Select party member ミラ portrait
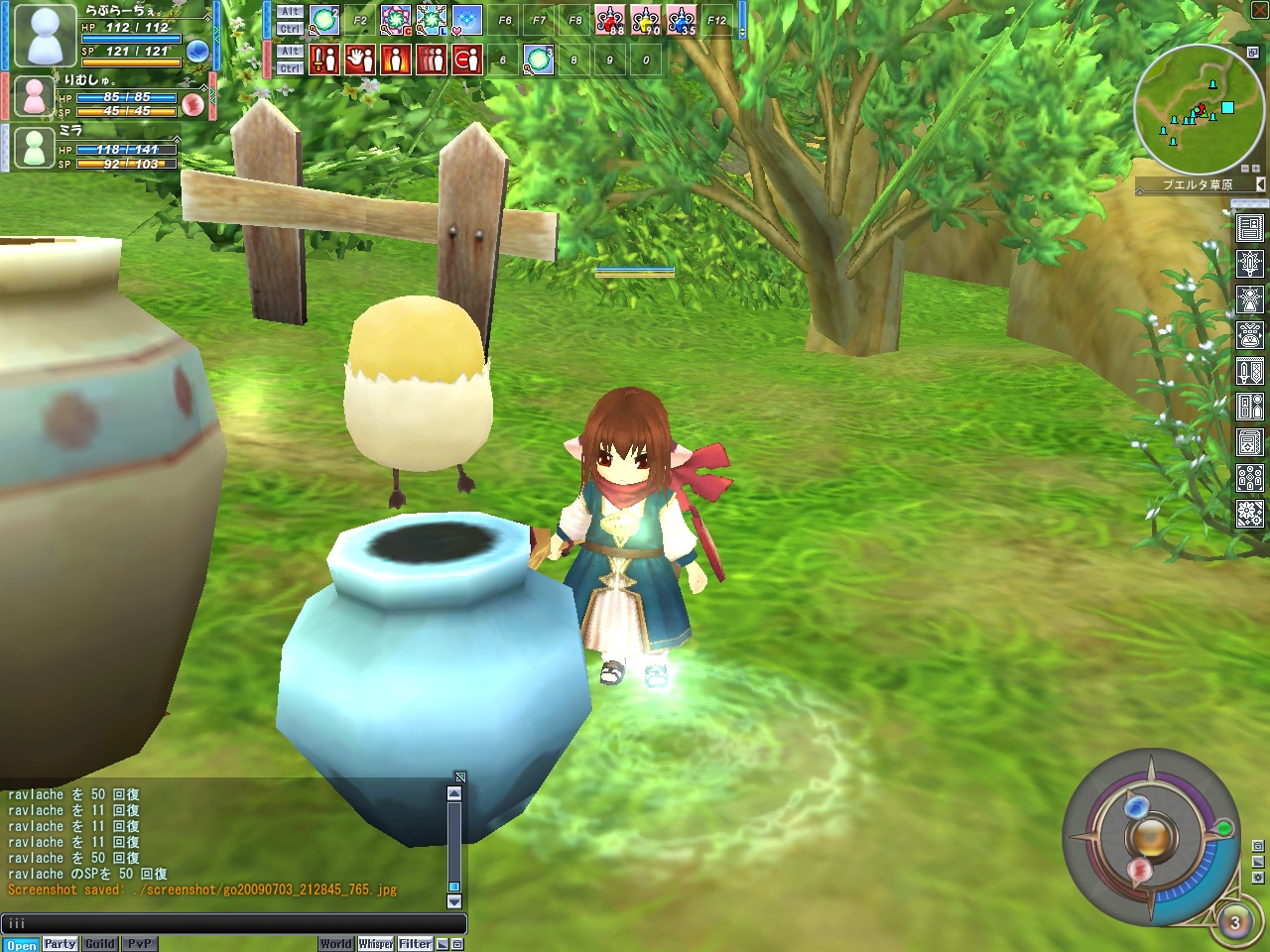 (35, 148)
